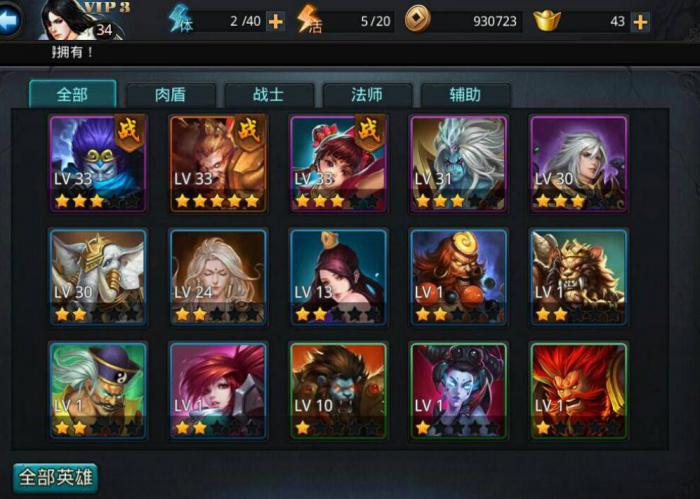Select the dark-haired lady LV 13 hero

point(338,276)
